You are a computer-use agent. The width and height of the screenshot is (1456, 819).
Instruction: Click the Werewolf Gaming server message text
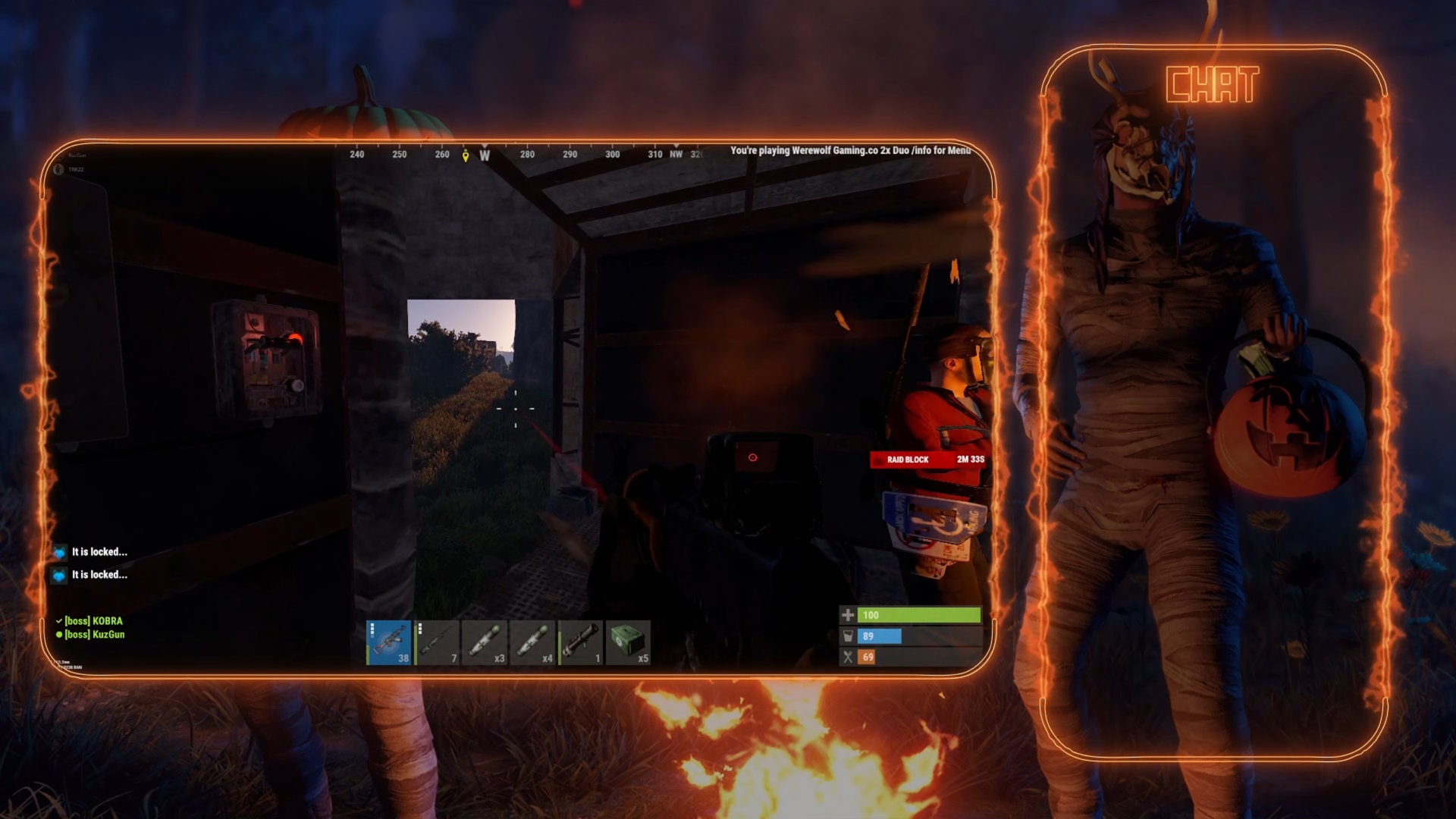pos(853,151)
